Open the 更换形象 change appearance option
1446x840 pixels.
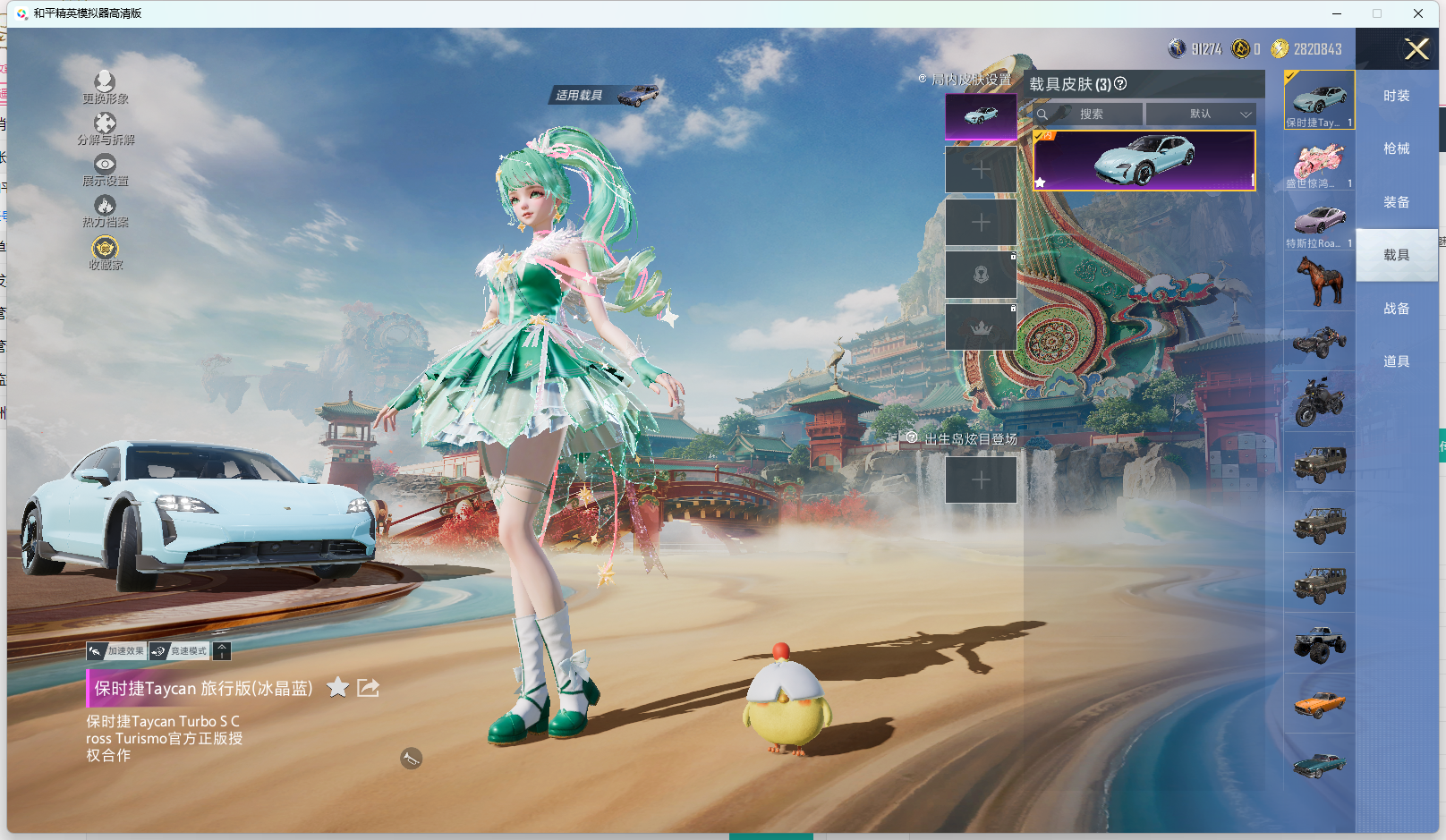tap(105, 87)
